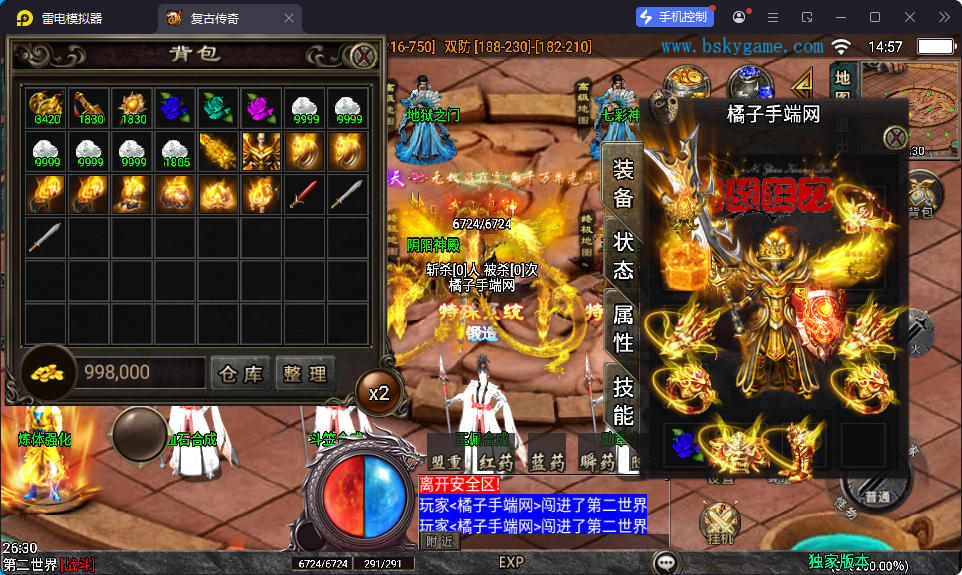Close the character equipment panel

coord(896,138)
